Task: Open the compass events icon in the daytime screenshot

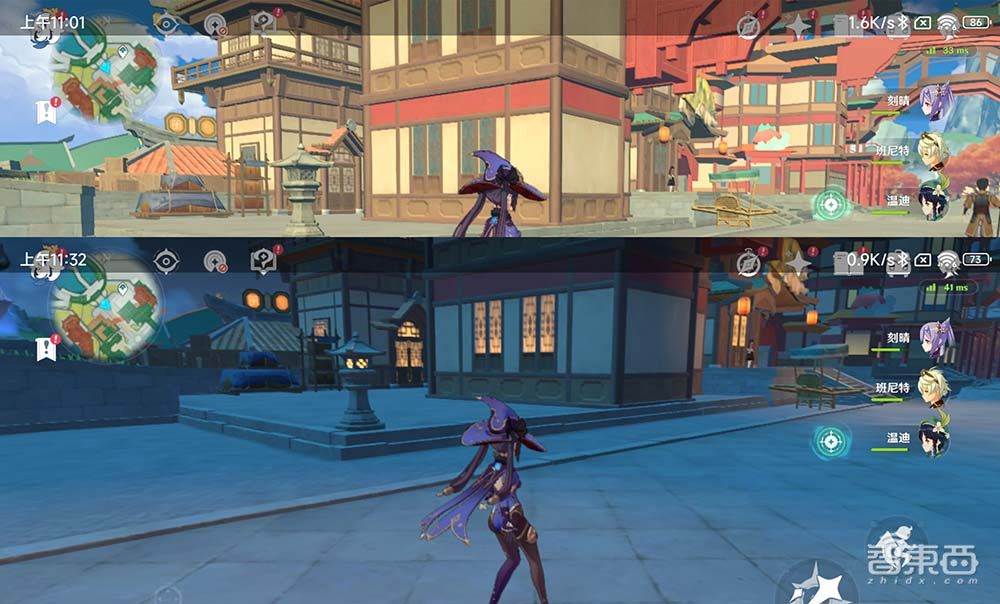Action: coord(748,25)
